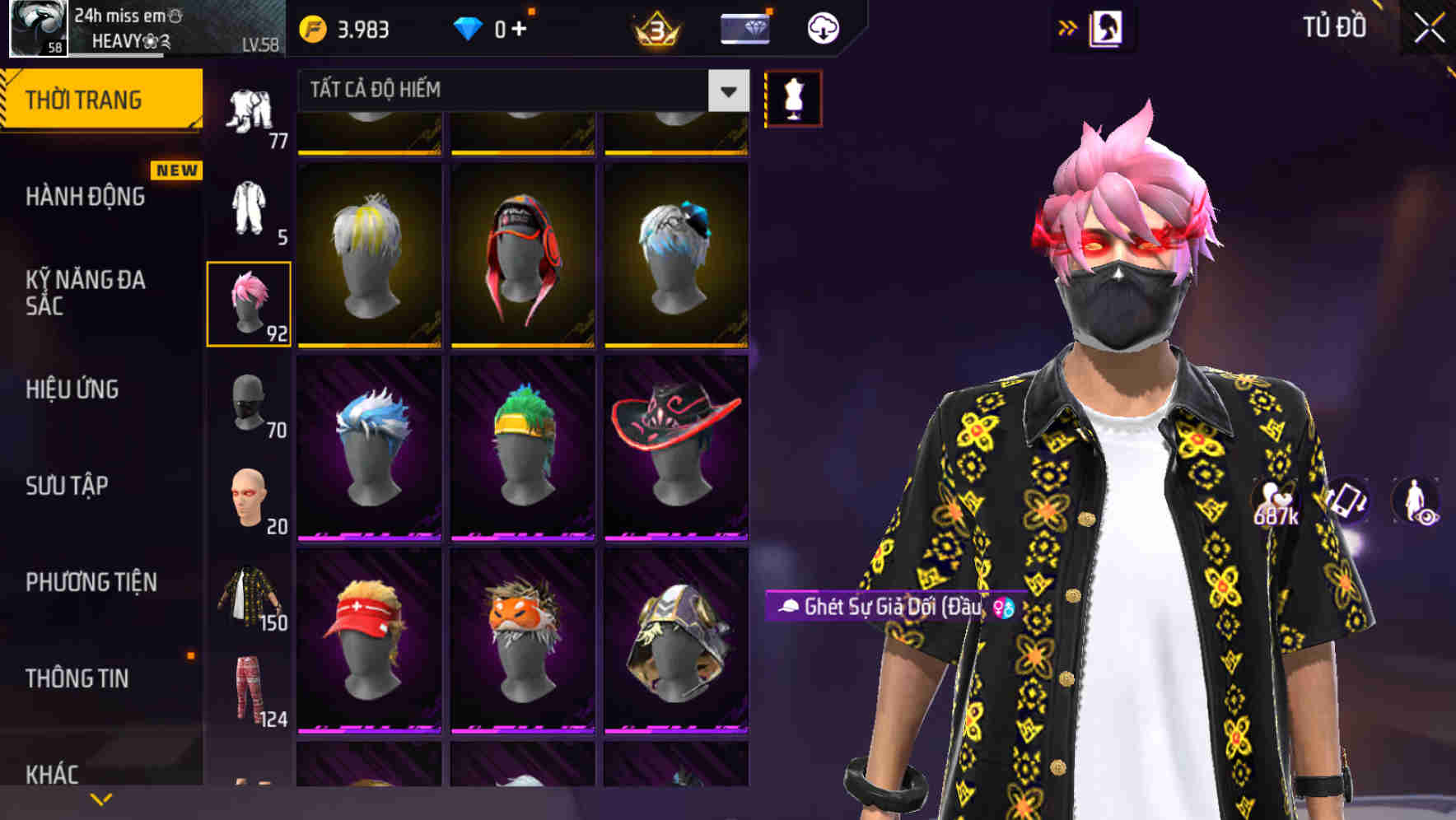Viewport: 1456px width, 820px height.
Task: Expand more categories via bottom yellow chevron
Action: point(101,798)
